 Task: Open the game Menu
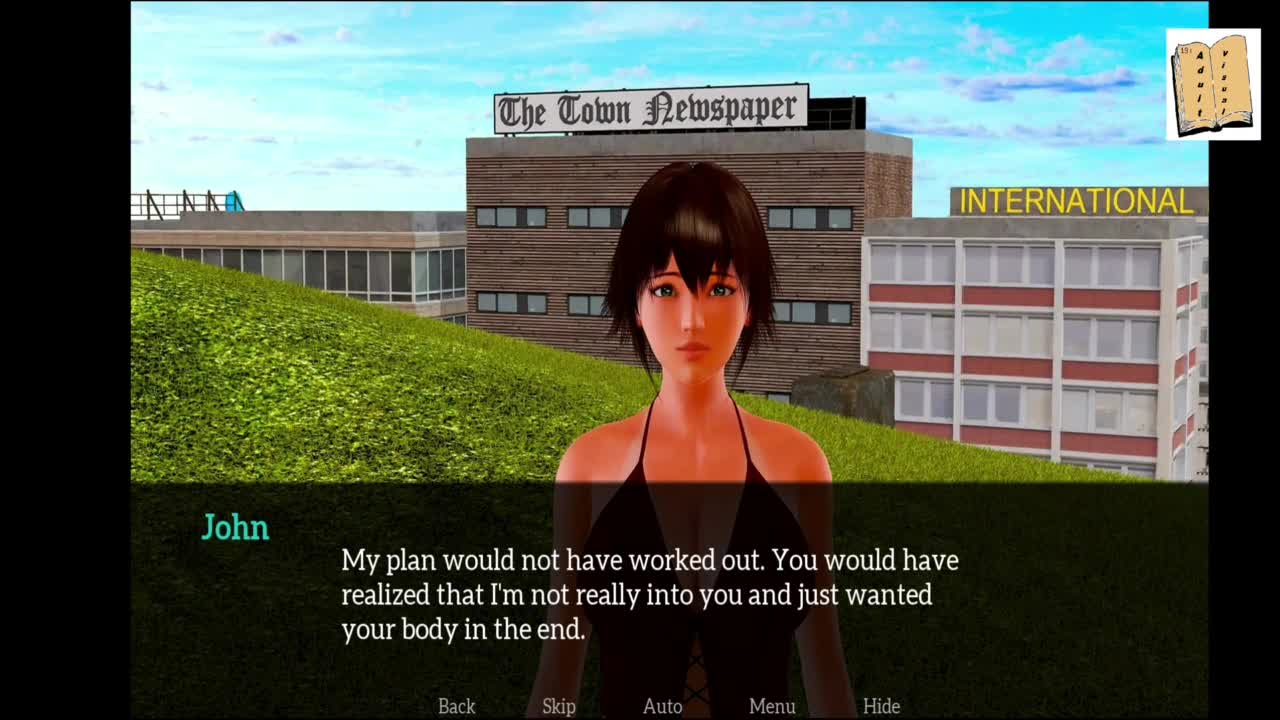[x=772, y=706]
